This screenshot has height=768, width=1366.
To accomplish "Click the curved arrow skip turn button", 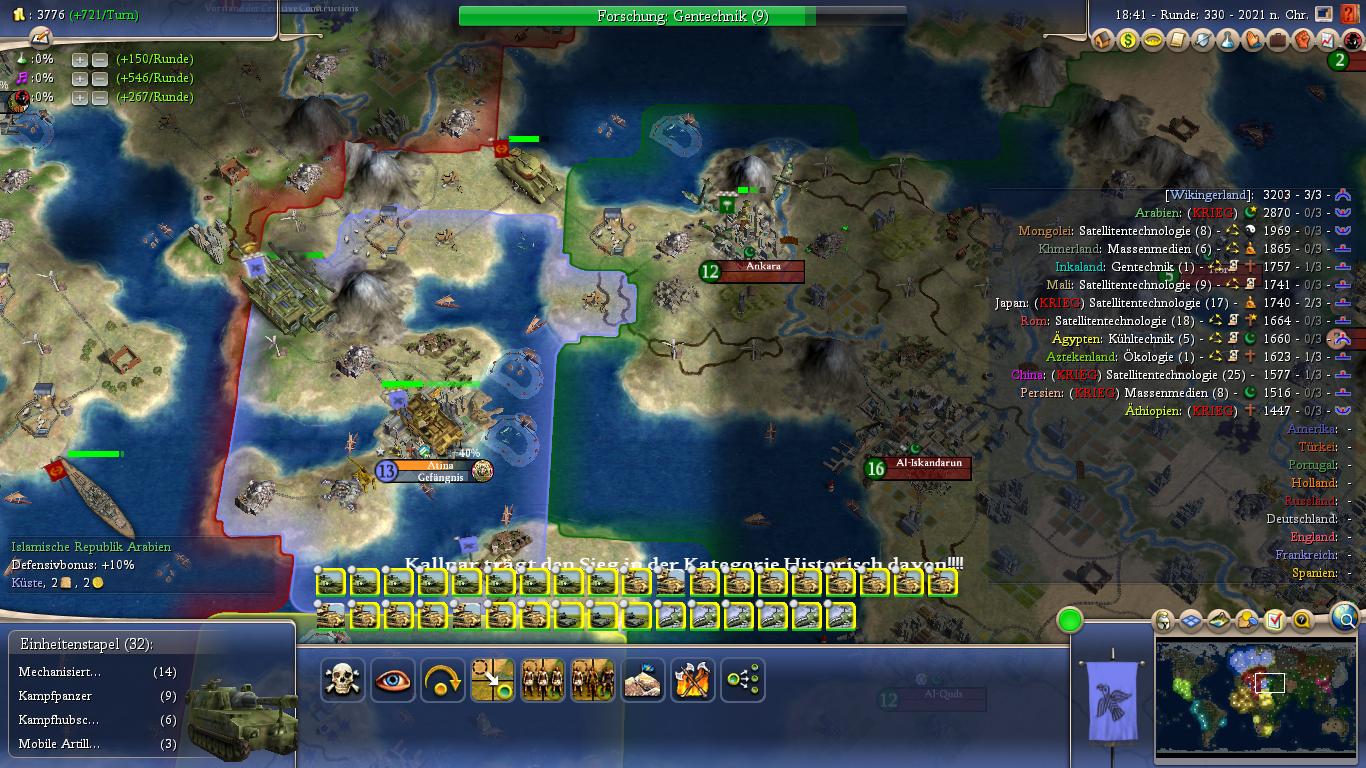I will [x=443, y=681].
